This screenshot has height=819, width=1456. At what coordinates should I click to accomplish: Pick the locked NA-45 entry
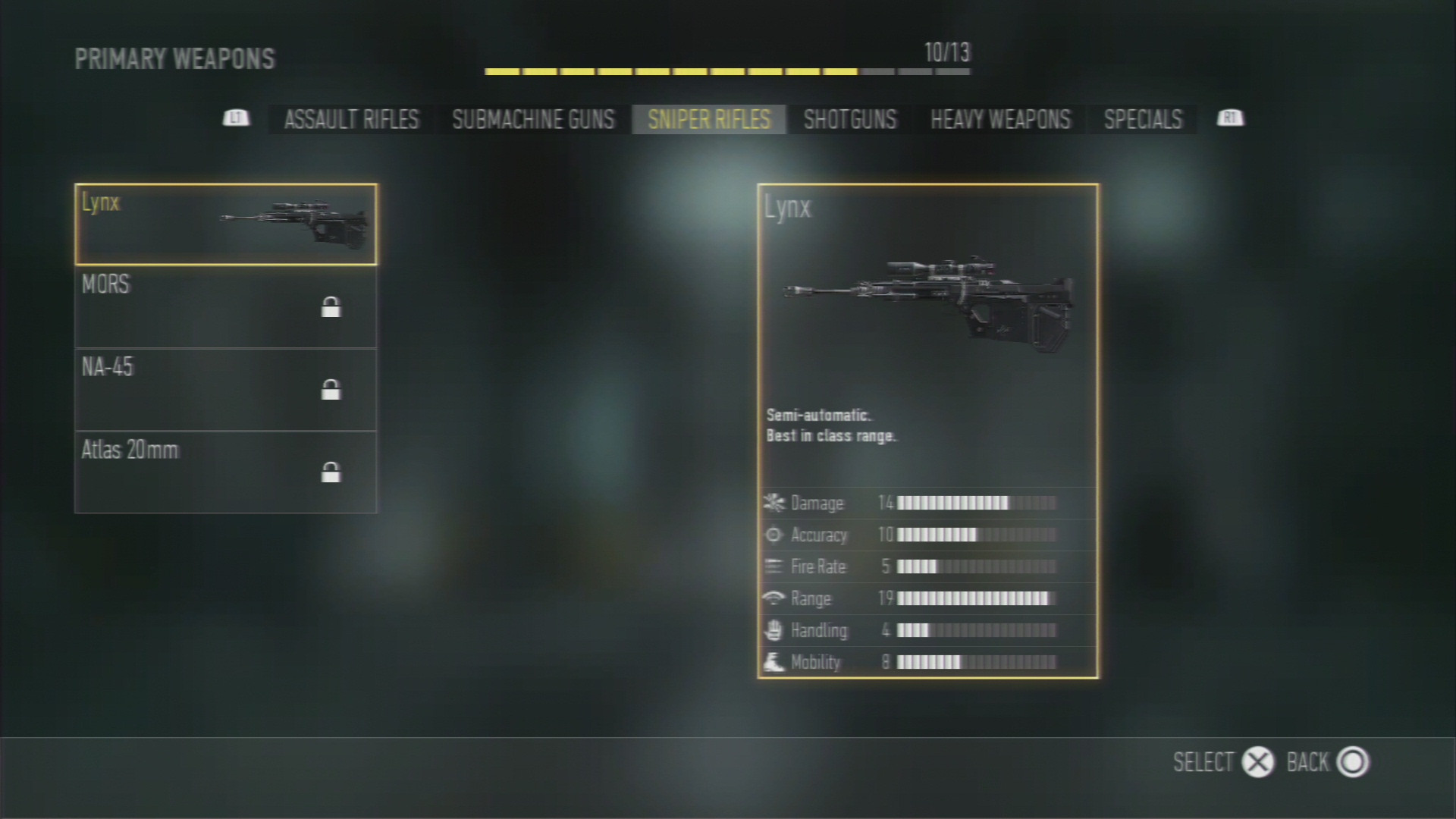tap(225, 390)
